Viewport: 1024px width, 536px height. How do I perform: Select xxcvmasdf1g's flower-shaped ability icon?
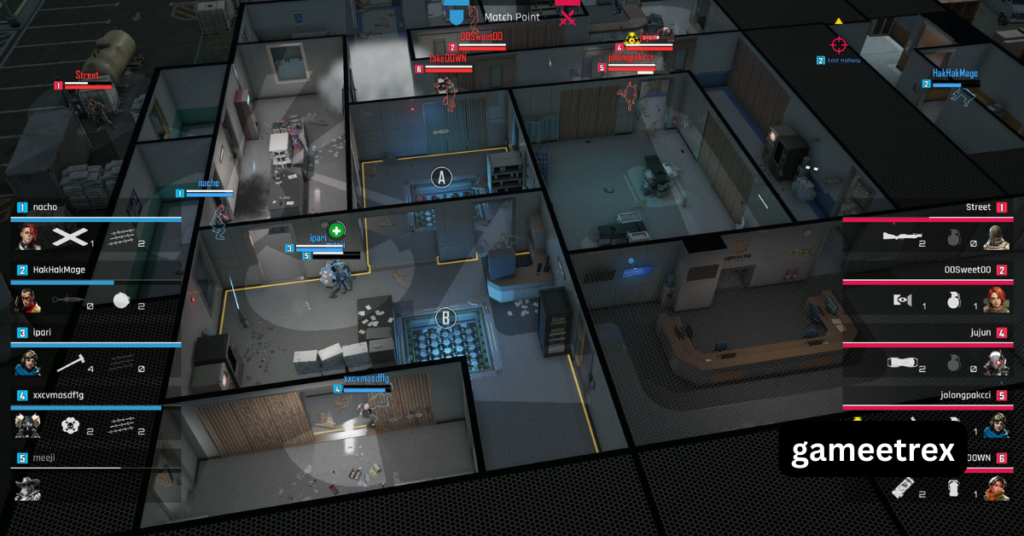(x=68, y=426)
